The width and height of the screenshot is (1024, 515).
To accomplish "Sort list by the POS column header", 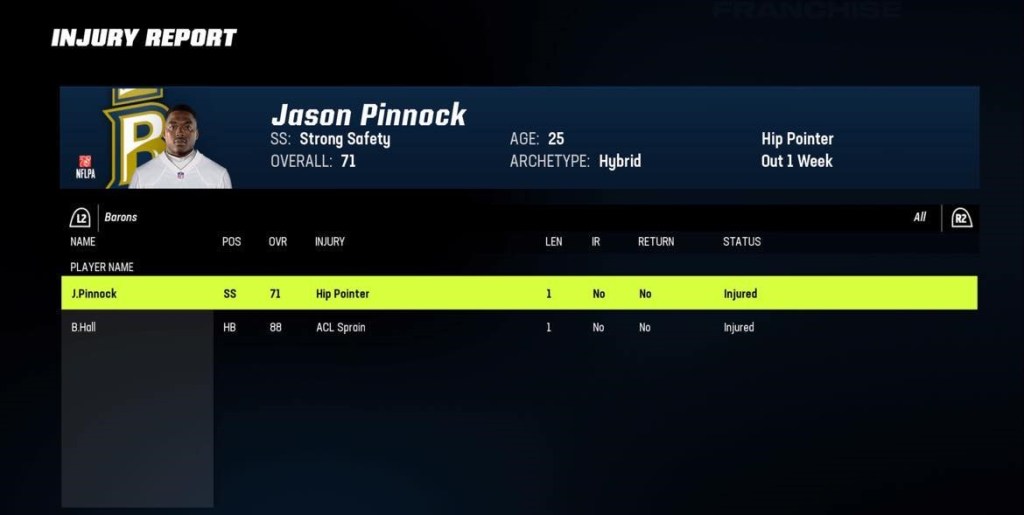I will tap(231, 242).
